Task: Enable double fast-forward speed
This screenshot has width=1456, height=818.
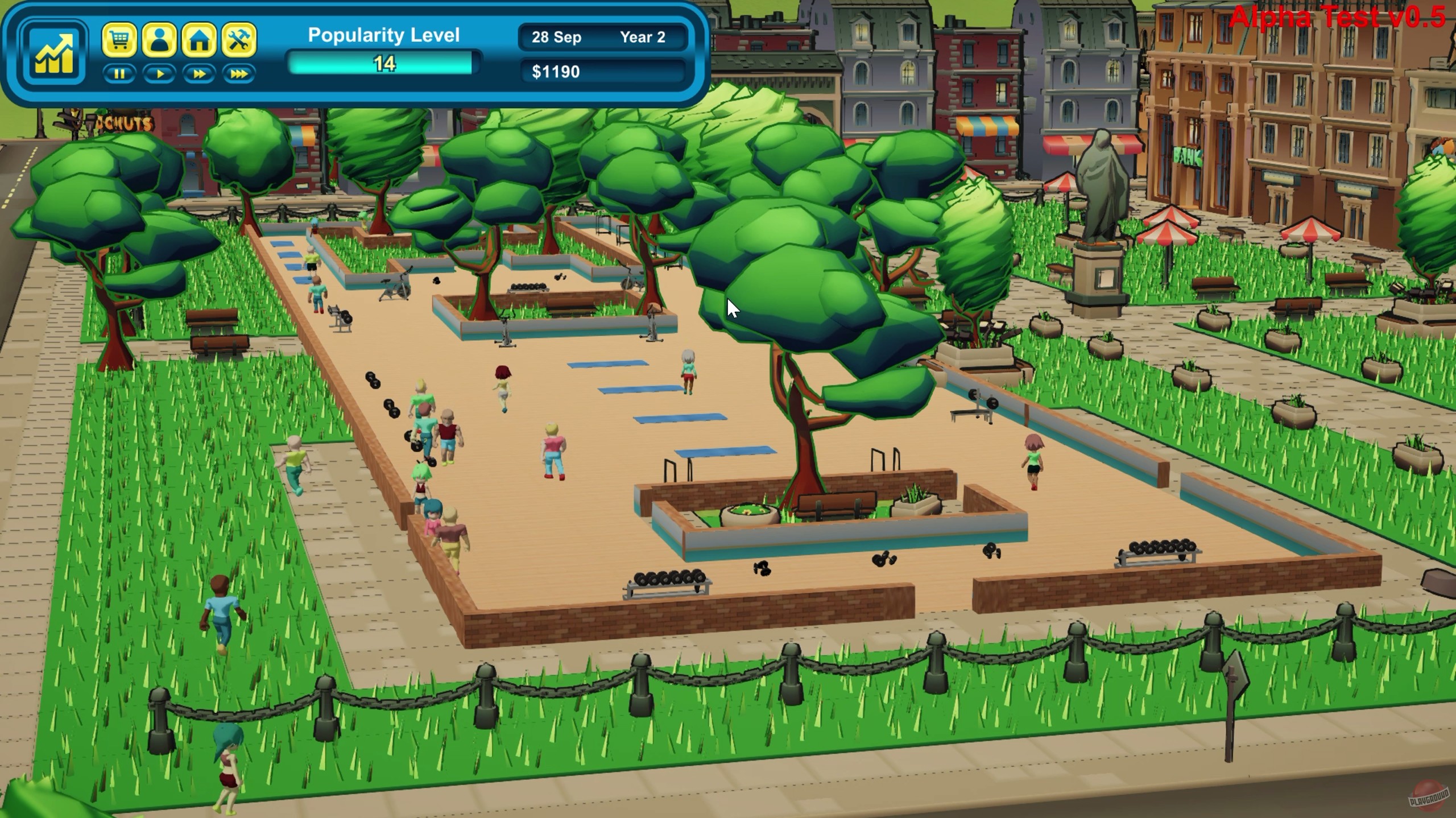Action: (198, 73)
